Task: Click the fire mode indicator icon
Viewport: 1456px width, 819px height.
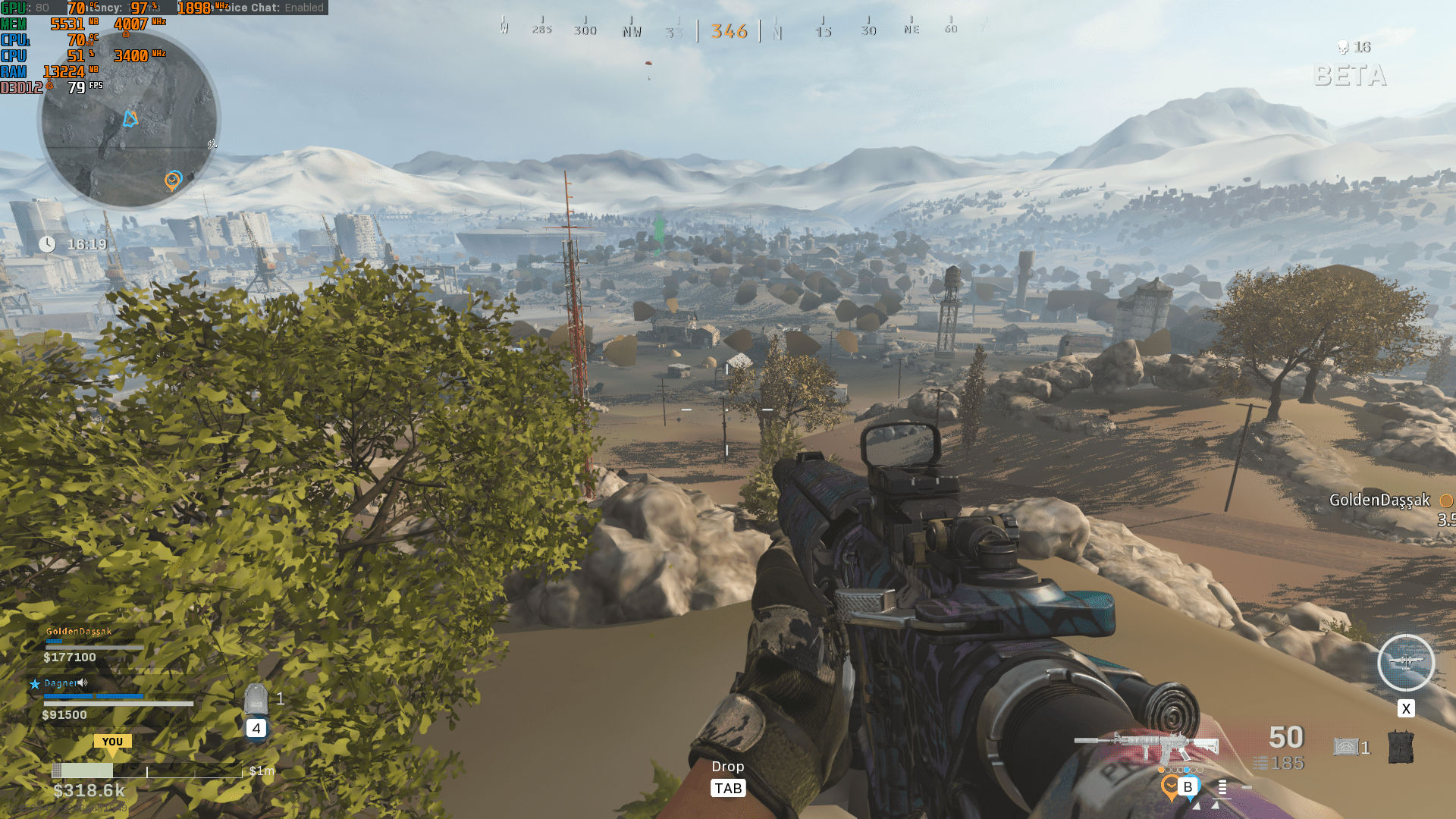Action: (x=1222, y=788)
